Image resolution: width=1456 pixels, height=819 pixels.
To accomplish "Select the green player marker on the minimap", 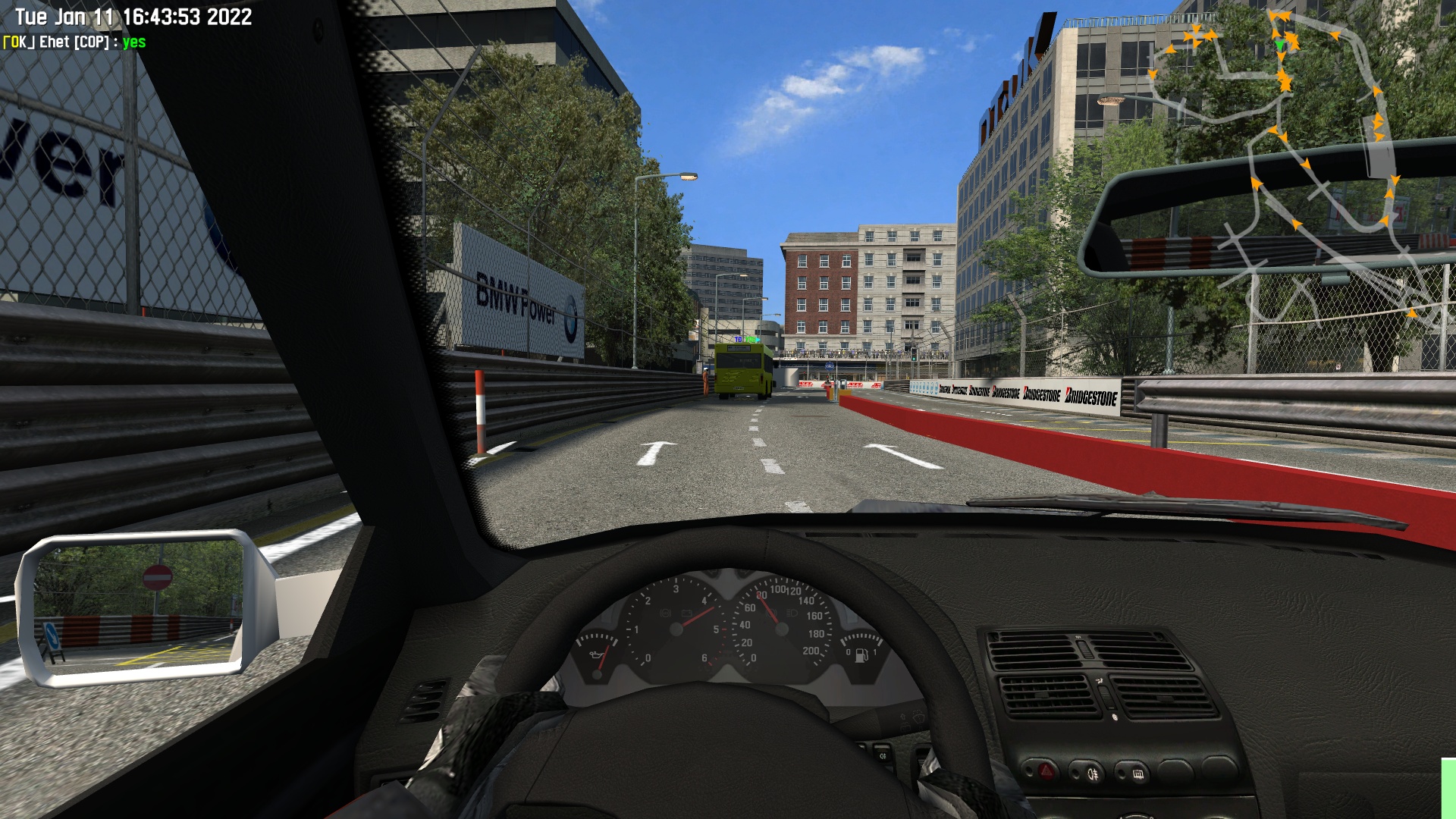I will coord(1281,45).
